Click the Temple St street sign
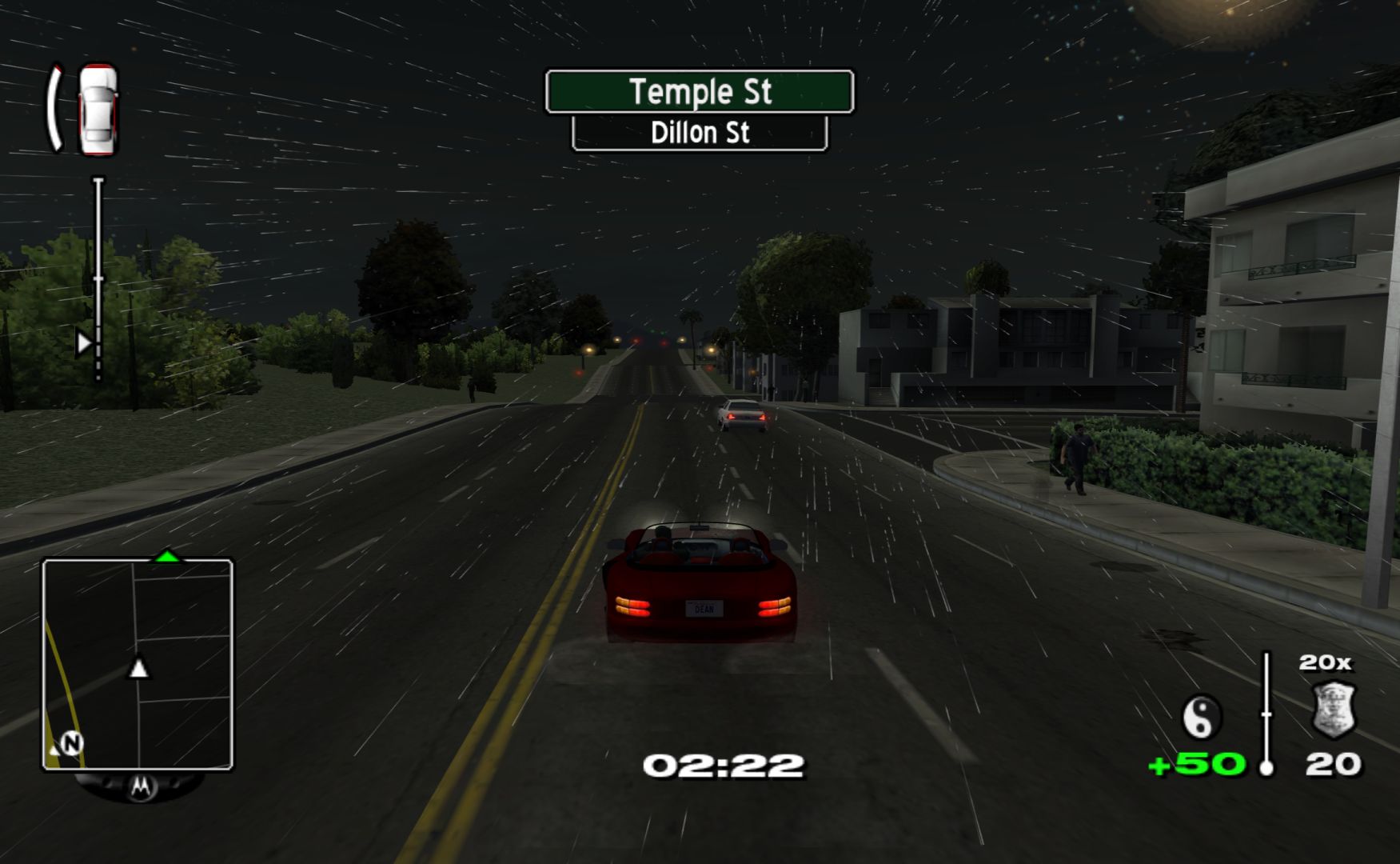This screenshot has height=864, width=1400. click(700, 92)
